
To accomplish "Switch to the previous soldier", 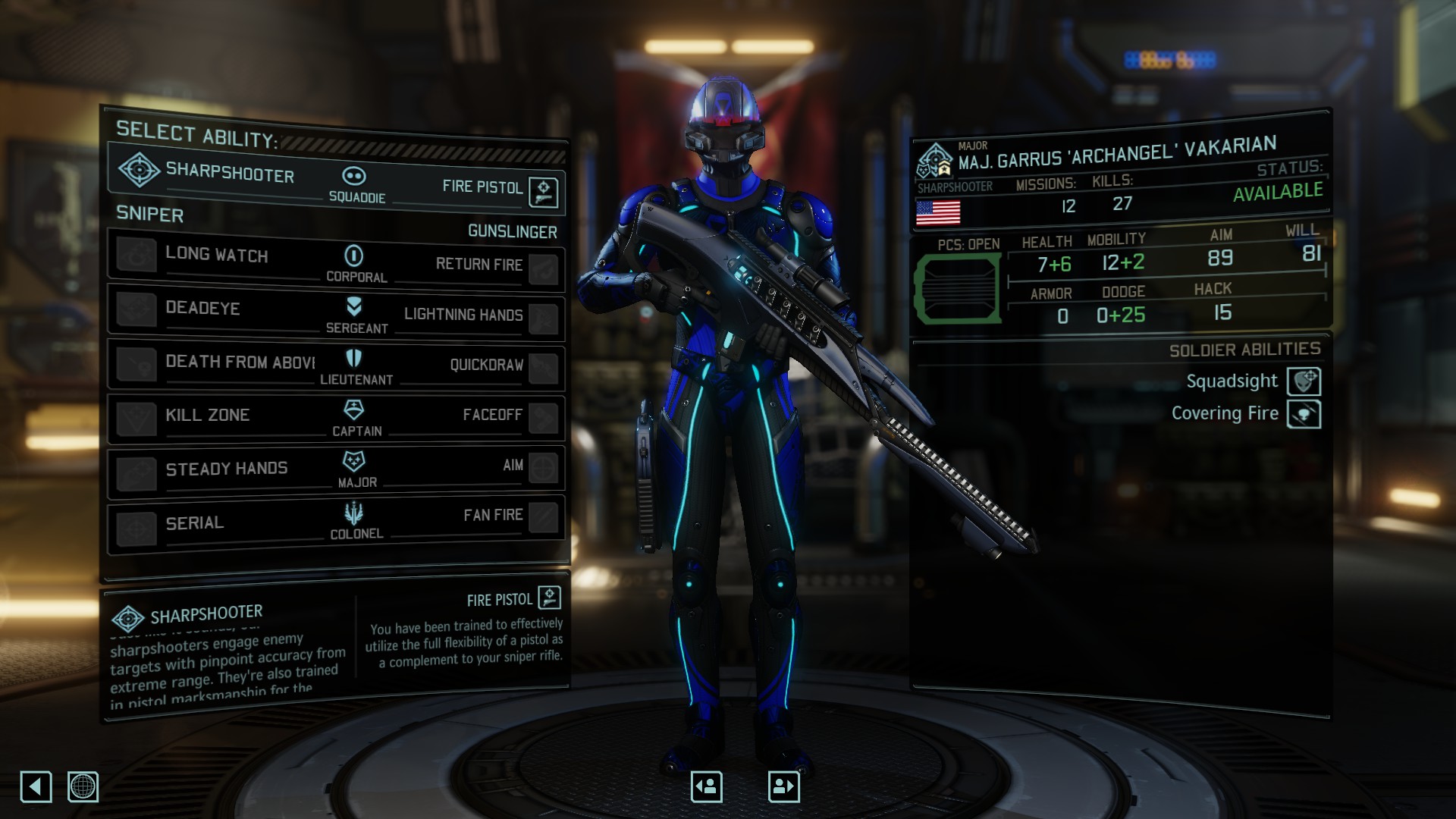I will 707,786.
